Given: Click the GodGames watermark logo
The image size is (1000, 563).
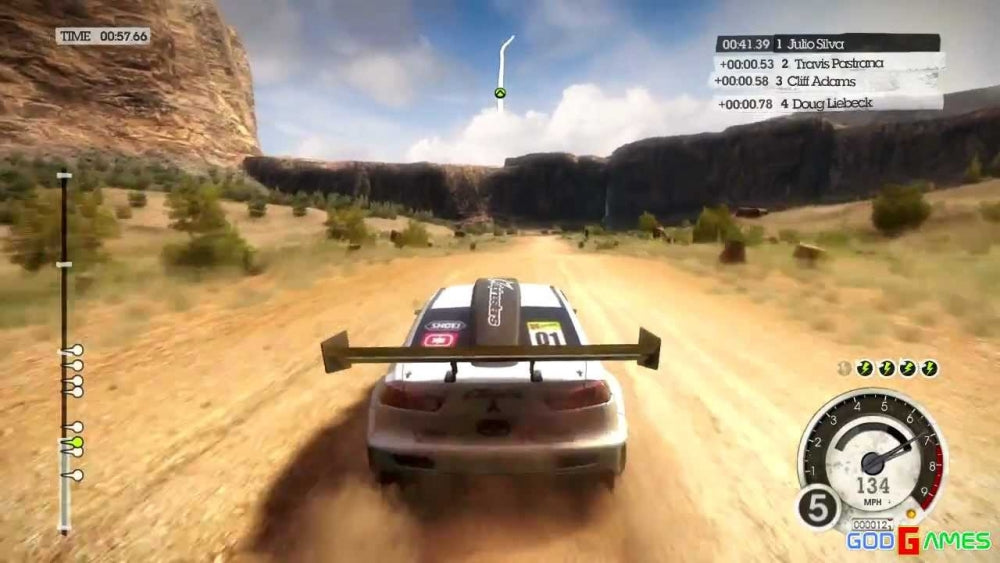Looking at the screenshot, I should 918,541.
